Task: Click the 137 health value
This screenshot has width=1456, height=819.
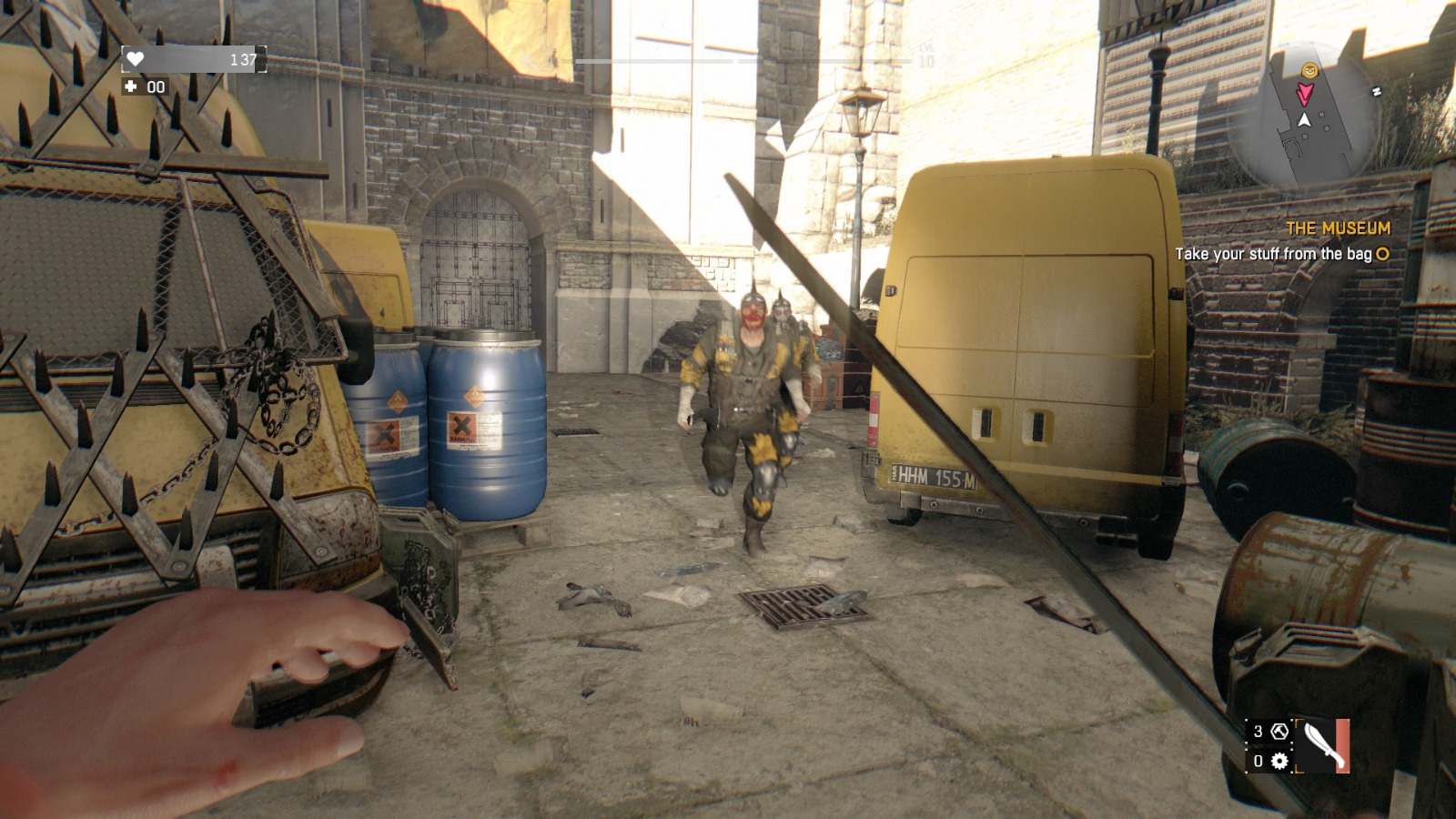Action: pos(243,58)
